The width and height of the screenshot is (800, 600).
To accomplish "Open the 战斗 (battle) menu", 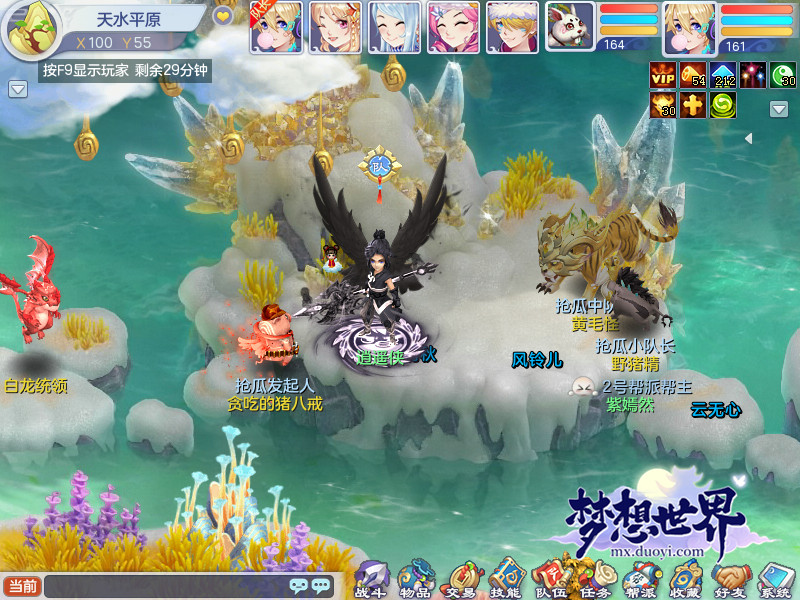I will point(371,579).
